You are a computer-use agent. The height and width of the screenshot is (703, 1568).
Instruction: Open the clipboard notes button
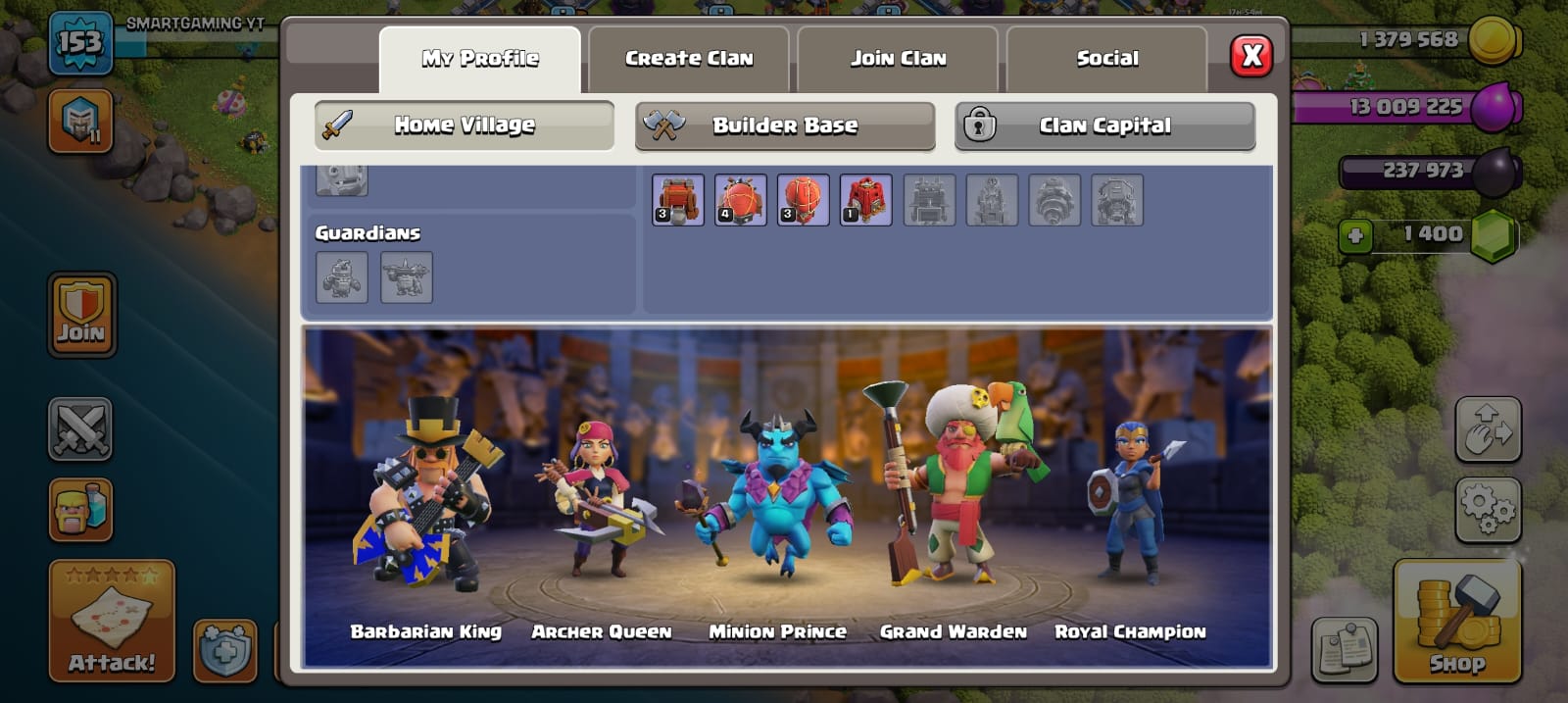click(x=1345, y=648)
